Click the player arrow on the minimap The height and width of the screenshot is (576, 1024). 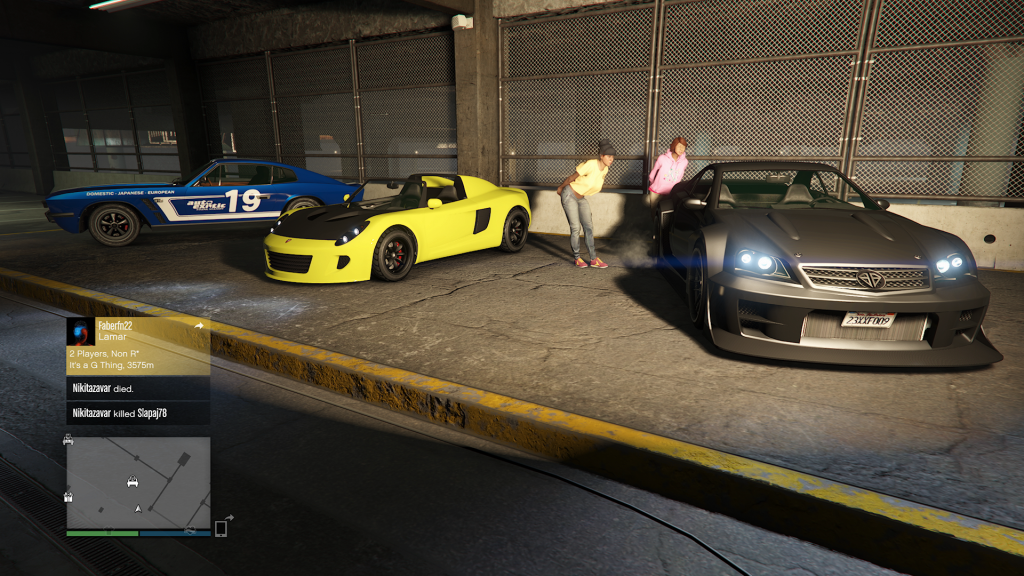[x=138, y=509]
